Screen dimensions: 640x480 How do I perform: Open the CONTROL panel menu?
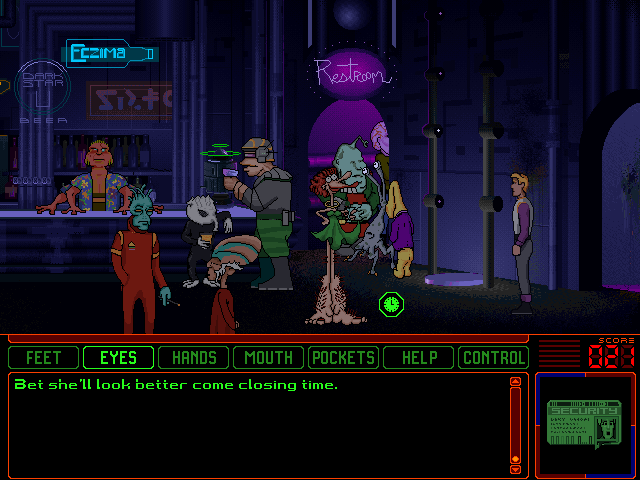pyautogui.click(x=493, y=357)
